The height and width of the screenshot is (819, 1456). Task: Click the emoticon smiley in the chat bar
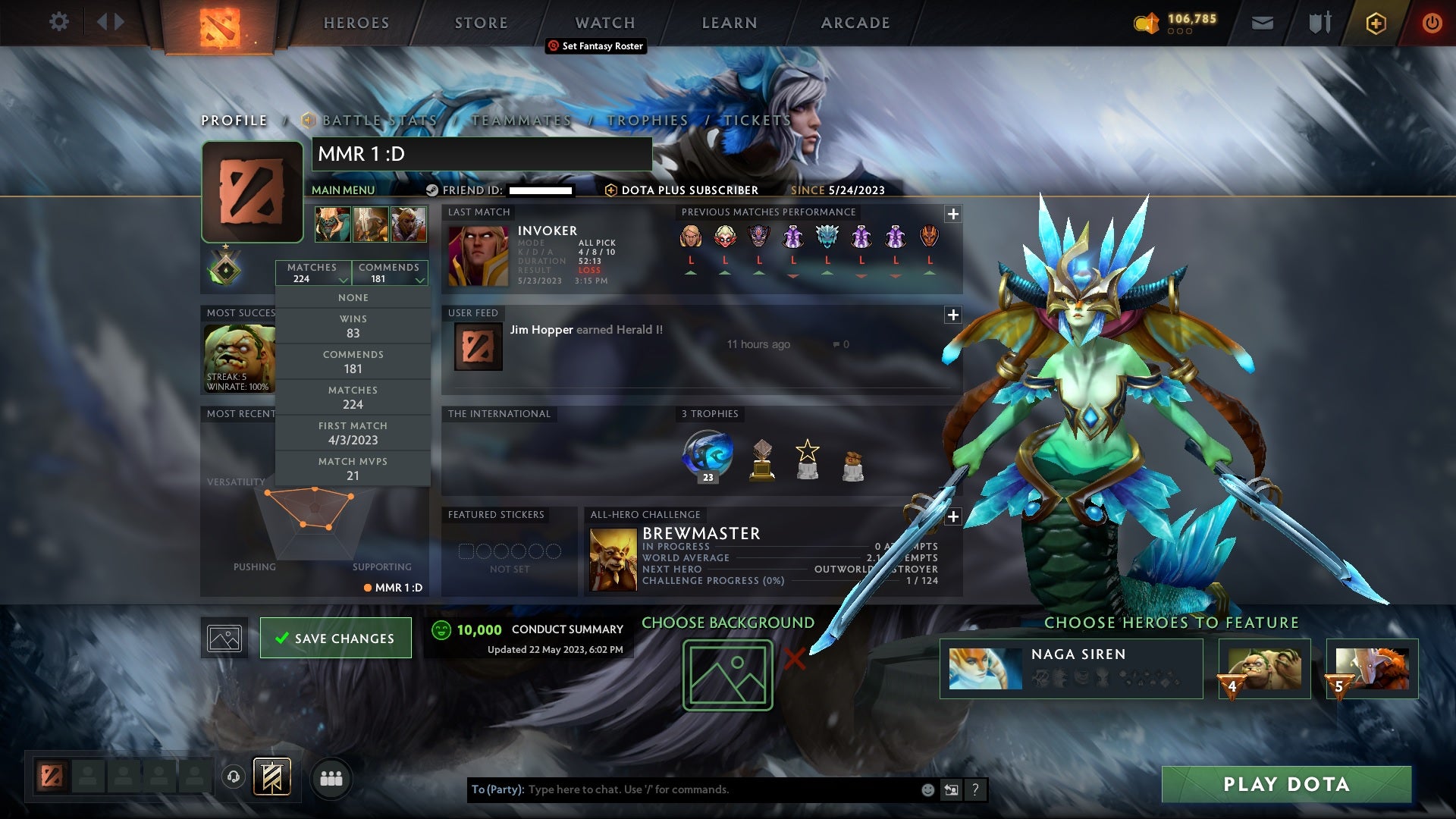(927, 789)
